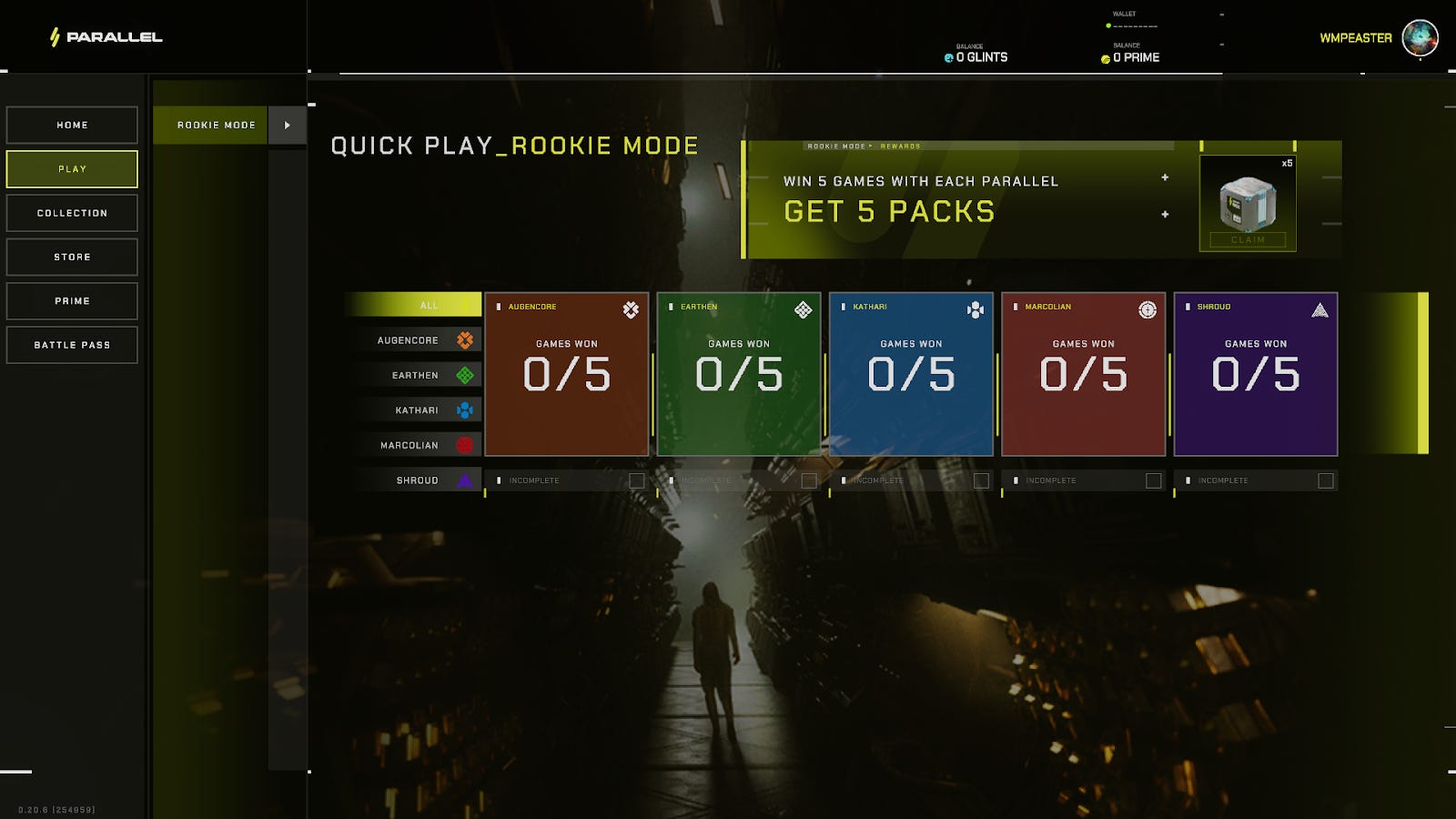Click the arrow next to Rookie Mode

point(287,126)
